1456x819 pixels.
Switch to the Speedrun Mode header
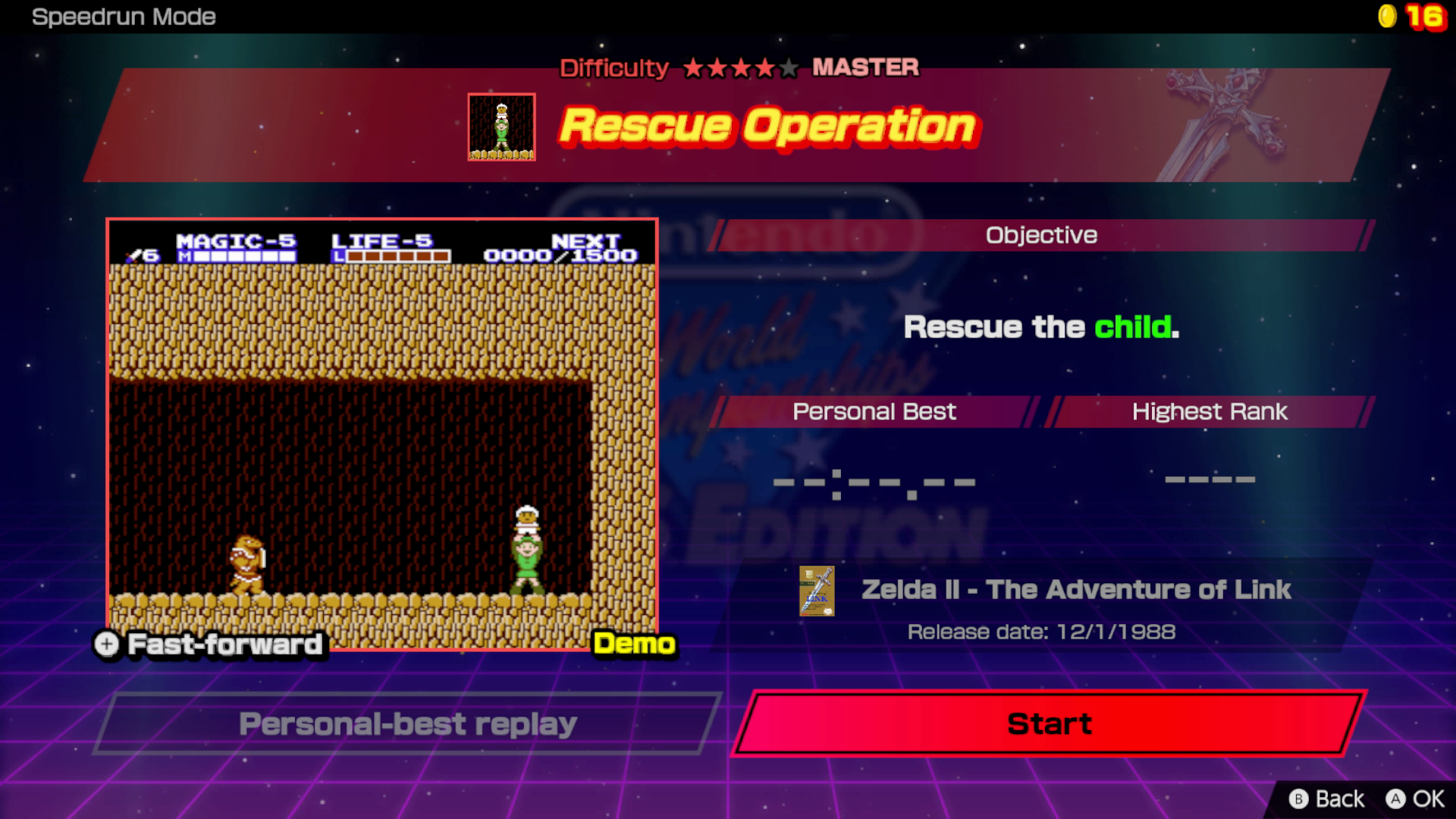click(x=124, y=17)
